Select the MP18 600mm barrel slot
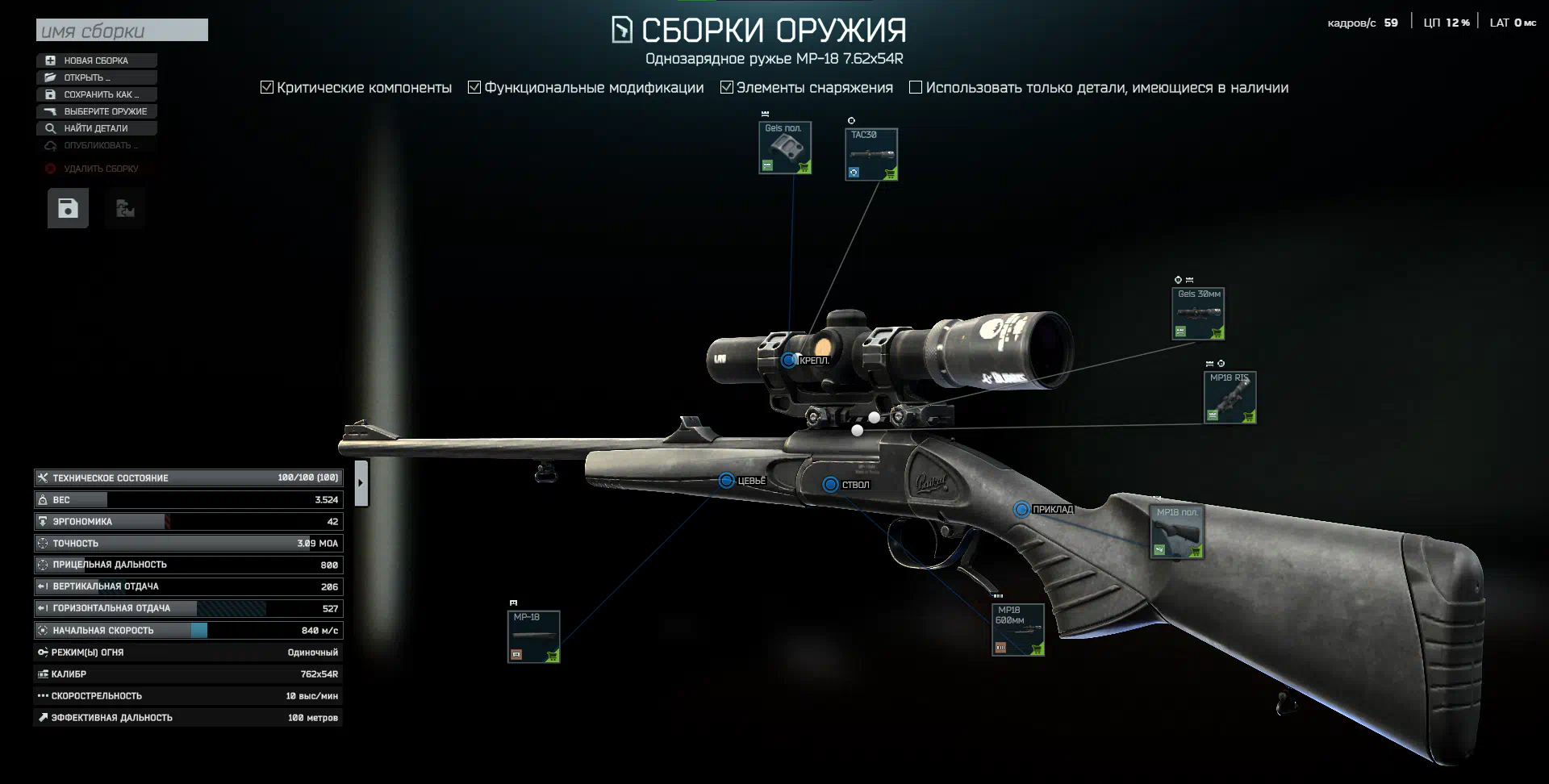This screenshot has height=784, width=1549. (x=1018, y=629)
